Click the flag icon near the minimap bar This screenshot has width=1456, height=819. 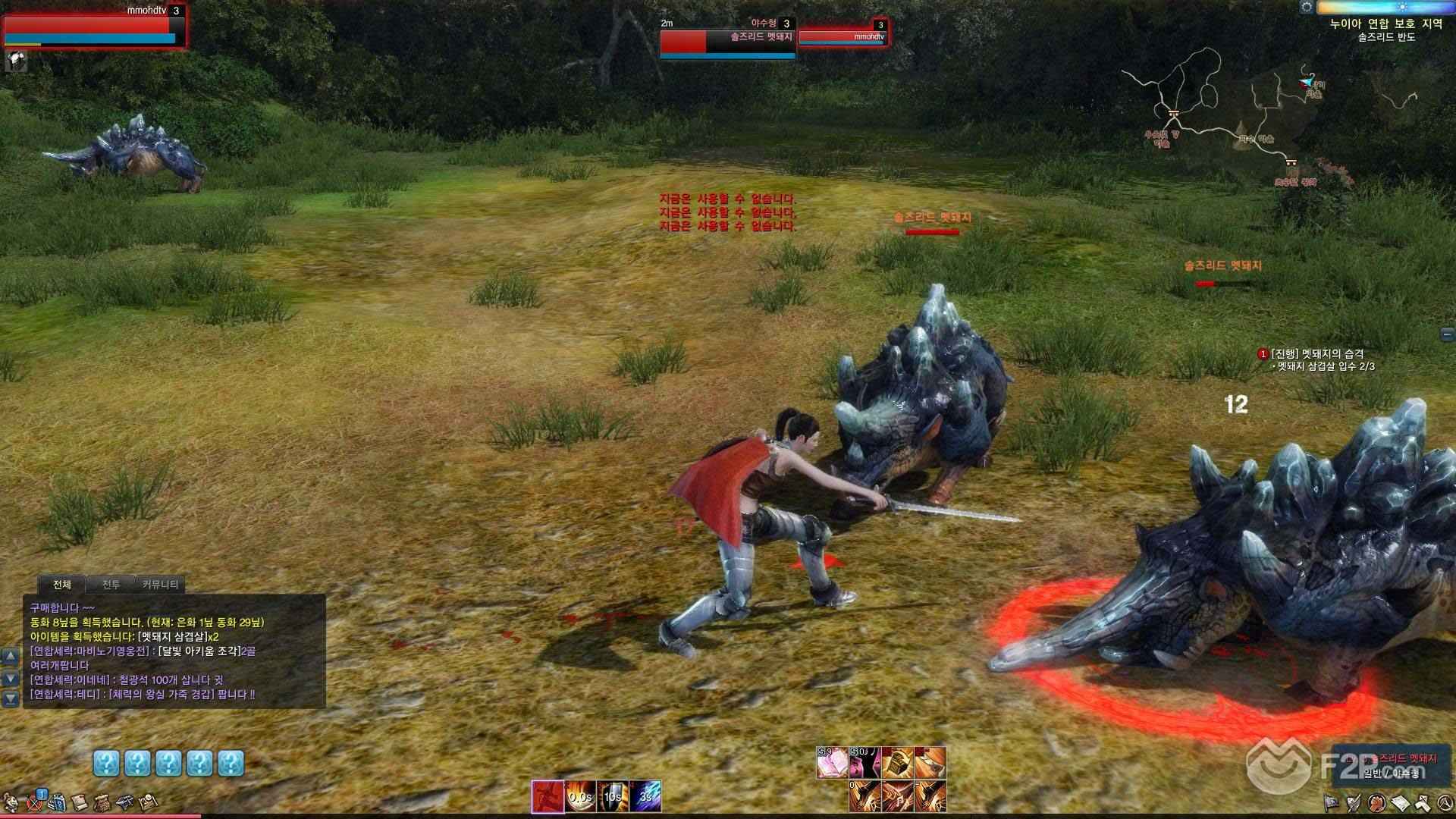pyautogui.click(x=1331, y=802)
